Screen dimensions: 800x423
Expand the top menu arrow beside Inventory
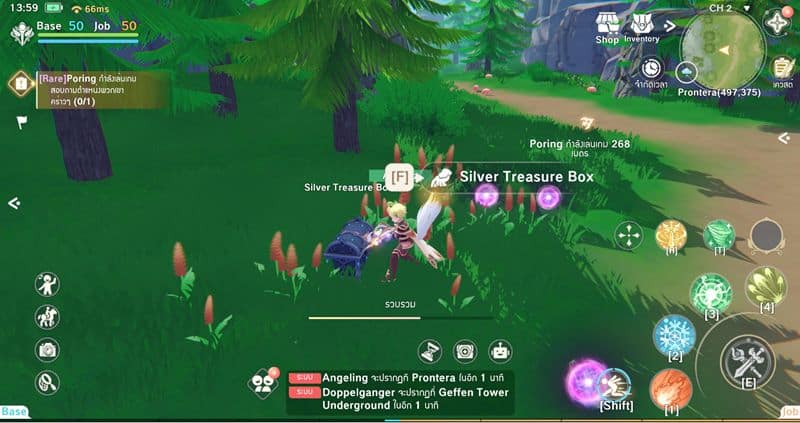(x=670, y=23)
